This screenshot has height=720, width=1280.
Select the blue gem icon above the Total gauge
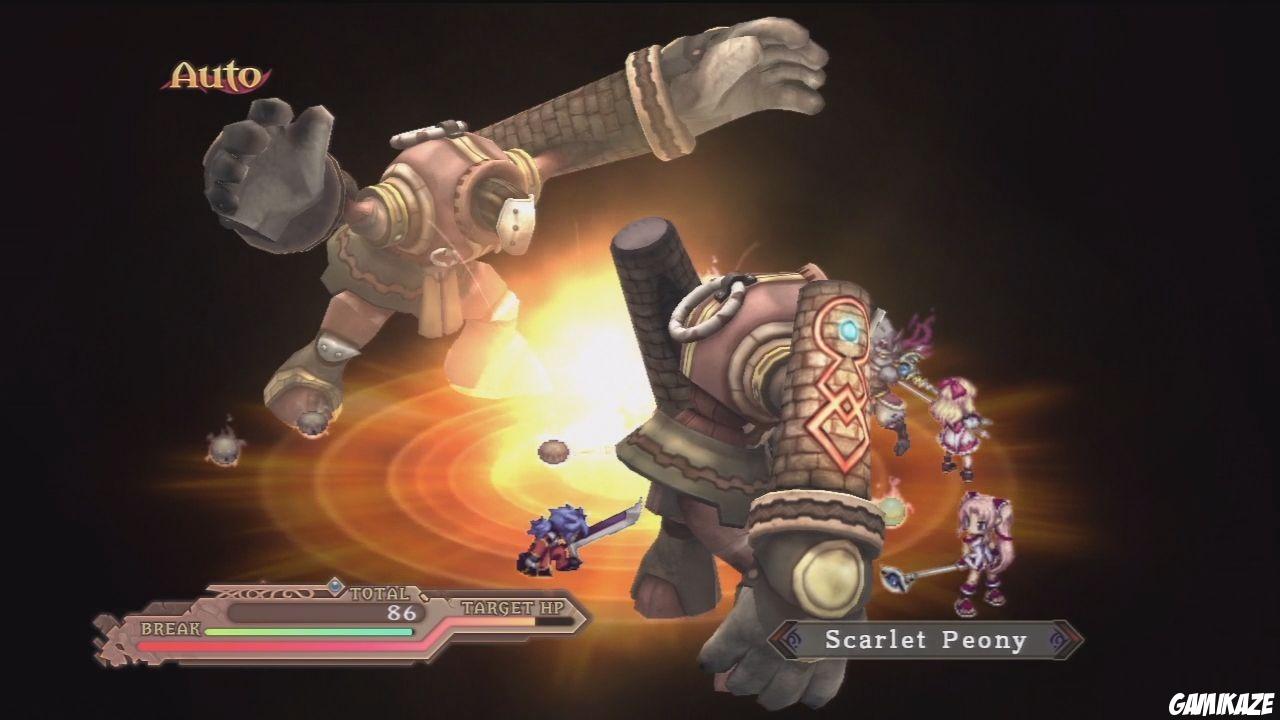(x=334, y=587)
